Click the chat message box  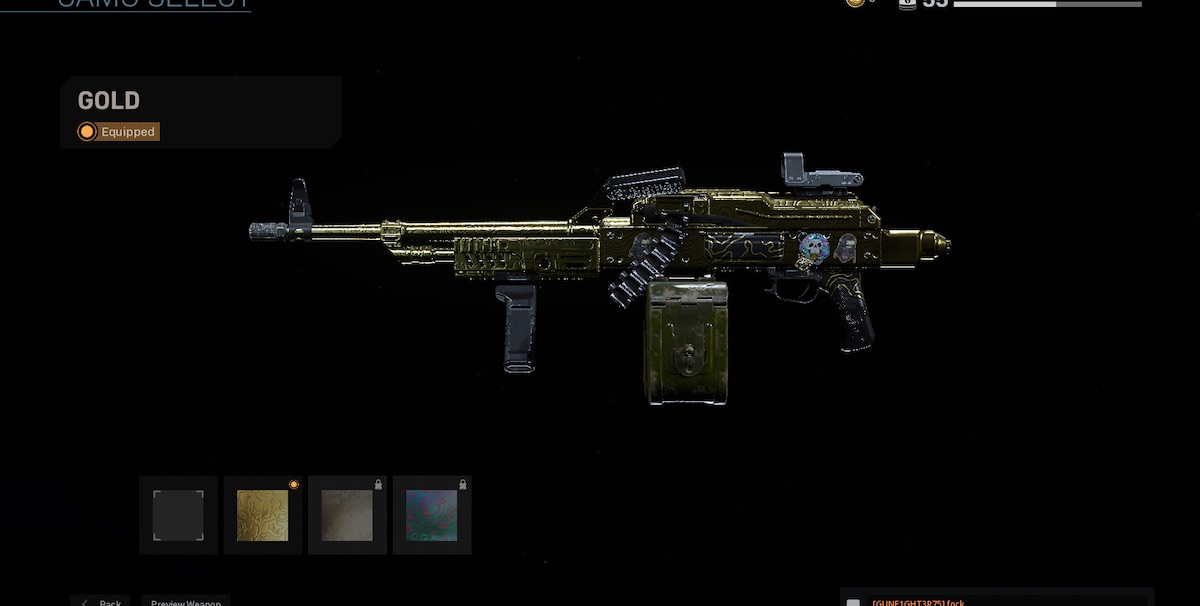point(995,600)
